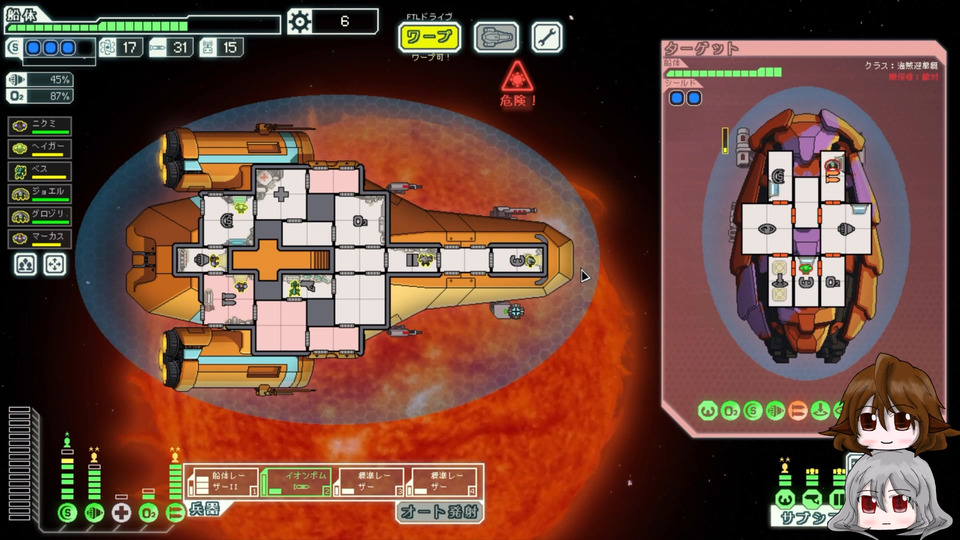Return crew to stations with the right crew button
This screenshot has width=960, height=540.
(55, 264)
